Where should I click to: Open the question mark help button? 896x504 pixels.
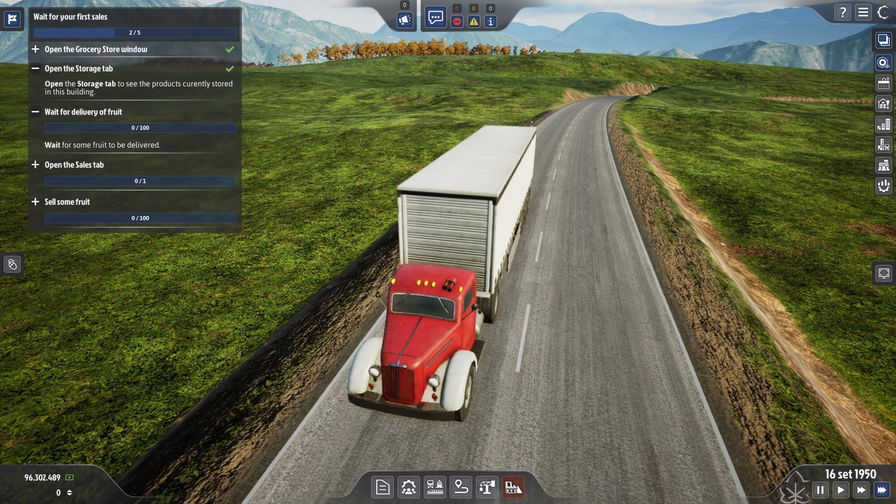point(843,13)
